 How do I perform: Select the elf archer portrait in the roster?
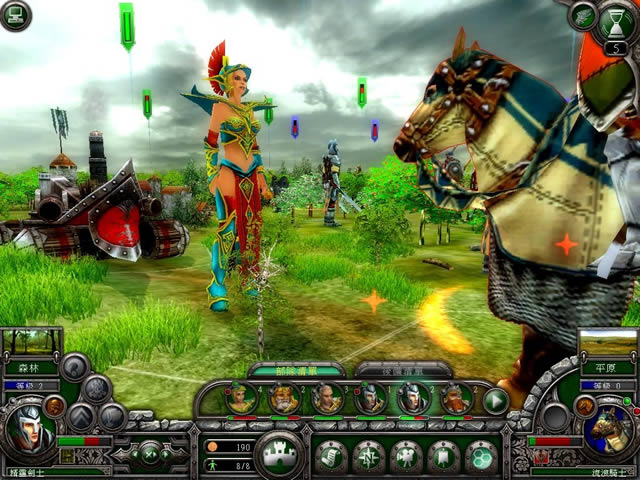pos(241,399)
